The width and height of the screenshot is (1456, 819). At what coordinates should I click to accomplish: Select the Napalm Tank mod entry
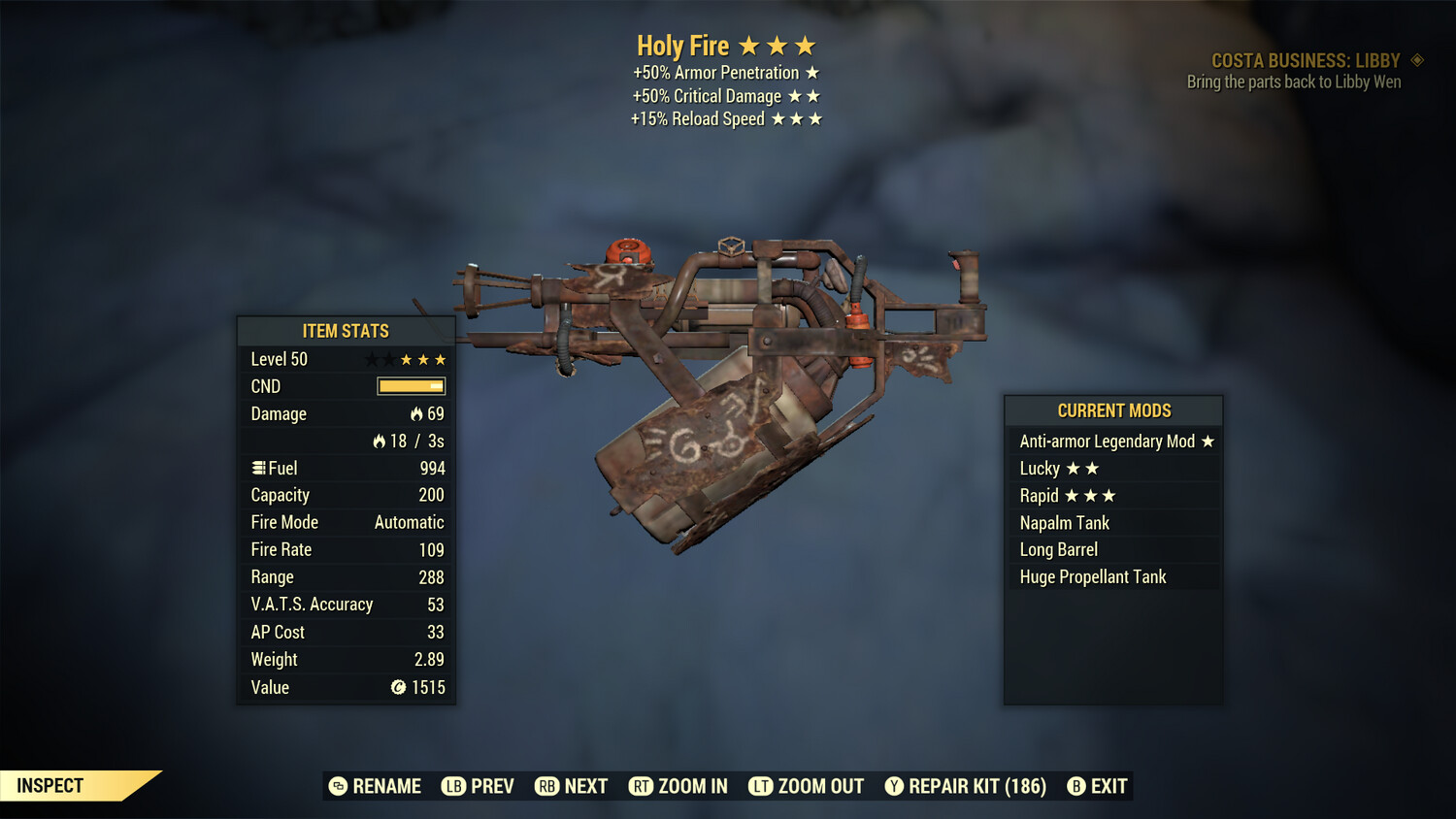pyautogui.click(x=1063, y=522)
